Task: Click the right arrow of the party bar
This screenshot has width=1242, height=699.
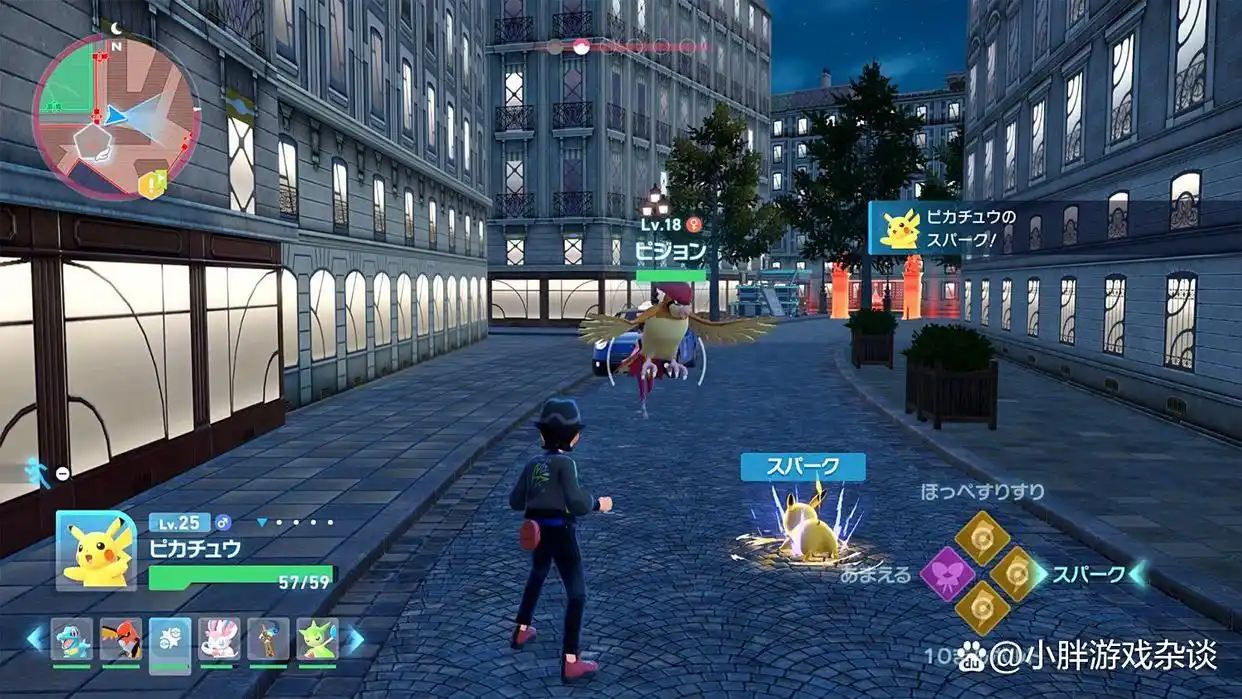Action: pyautogui.click(x=354, y=638)
